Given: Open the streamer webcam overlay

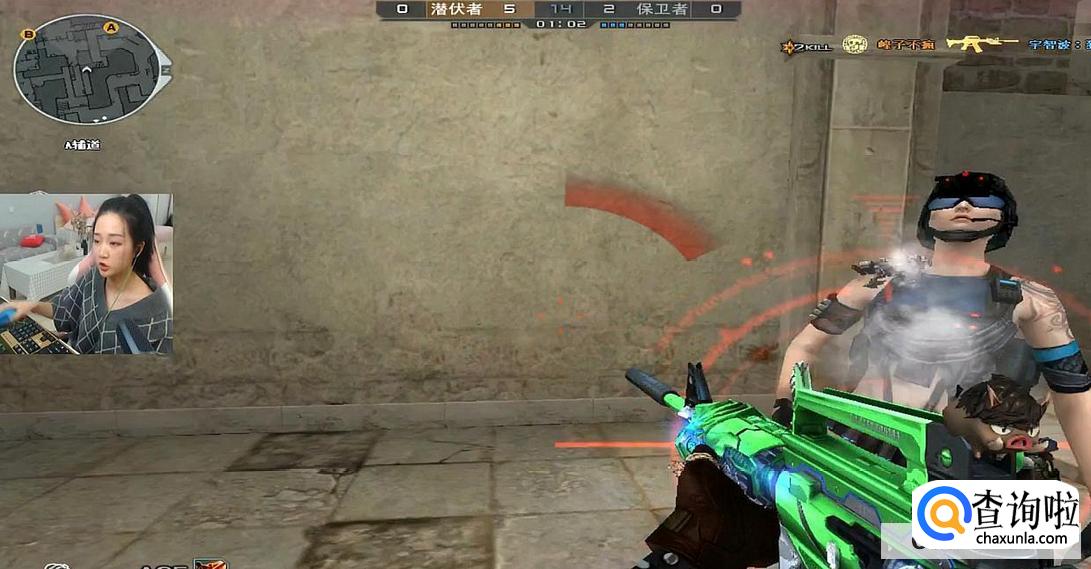Looking at the screenshot, I should point(86,274).
